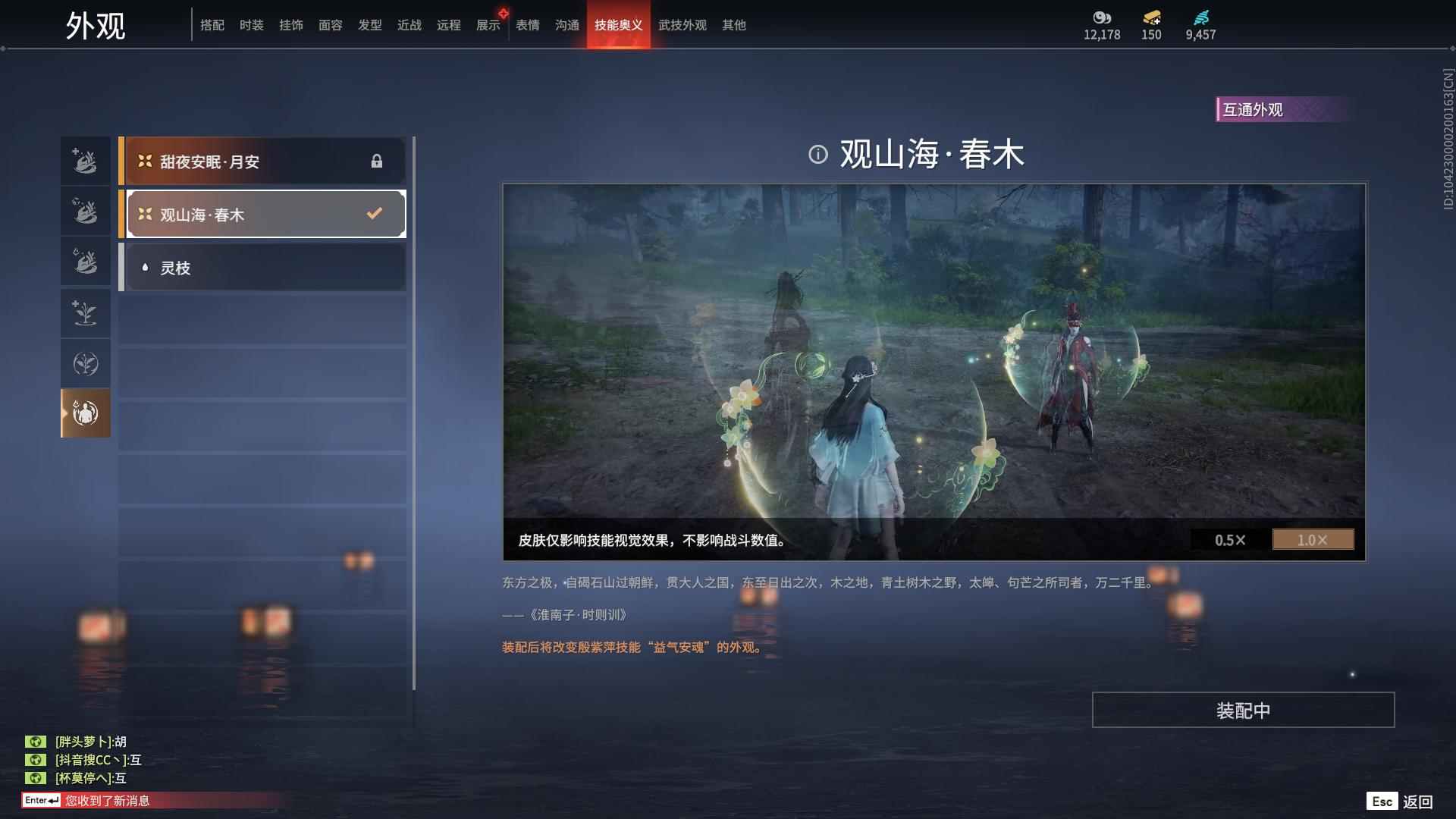Image resolution: width=1456 pixels, height=819 pixels.
Task: Click the highlighted body silhouette category icon
Action: coord(85,413)
